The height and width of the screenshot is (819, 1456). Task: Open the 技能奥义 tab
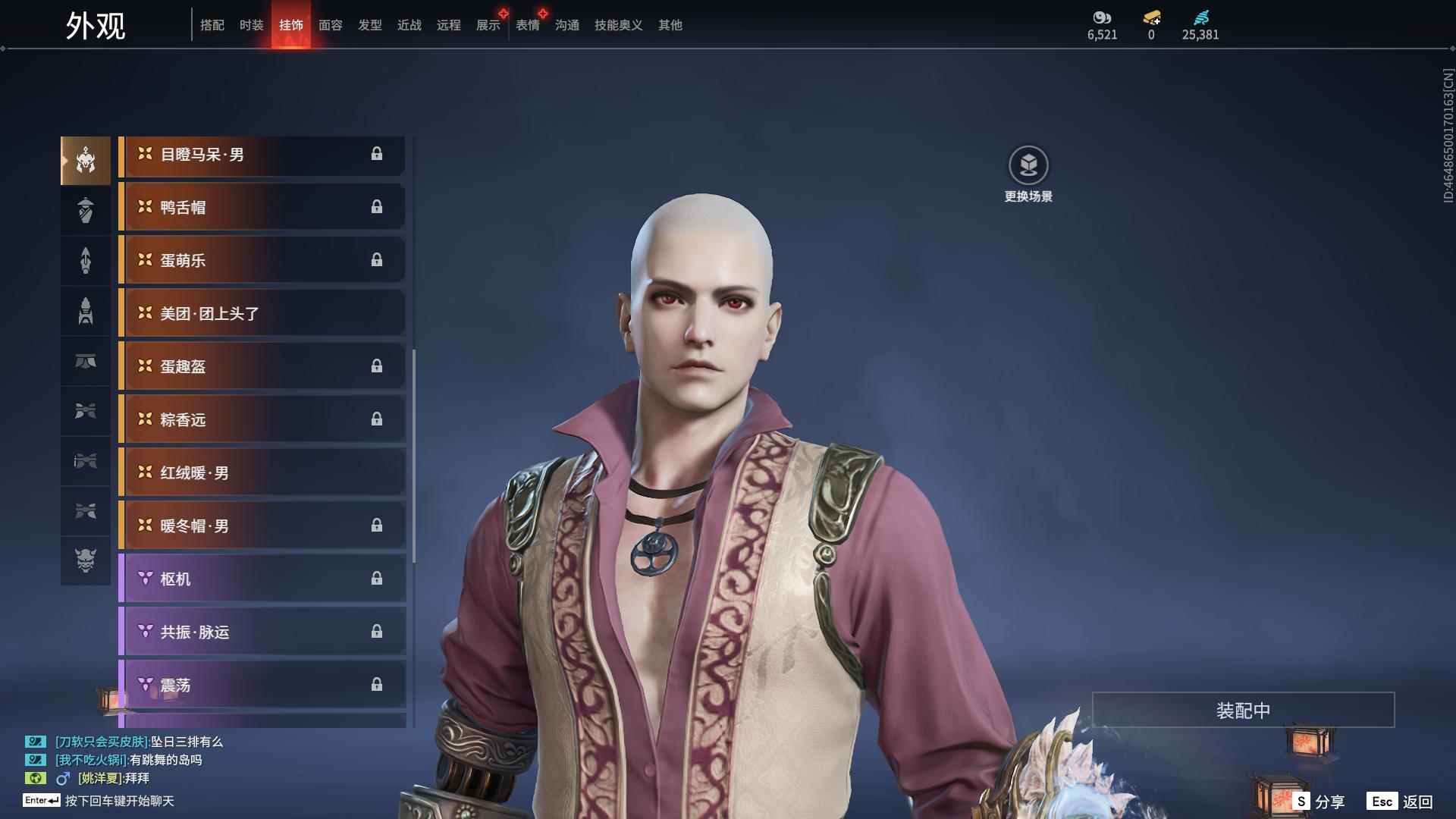[618, 25]
